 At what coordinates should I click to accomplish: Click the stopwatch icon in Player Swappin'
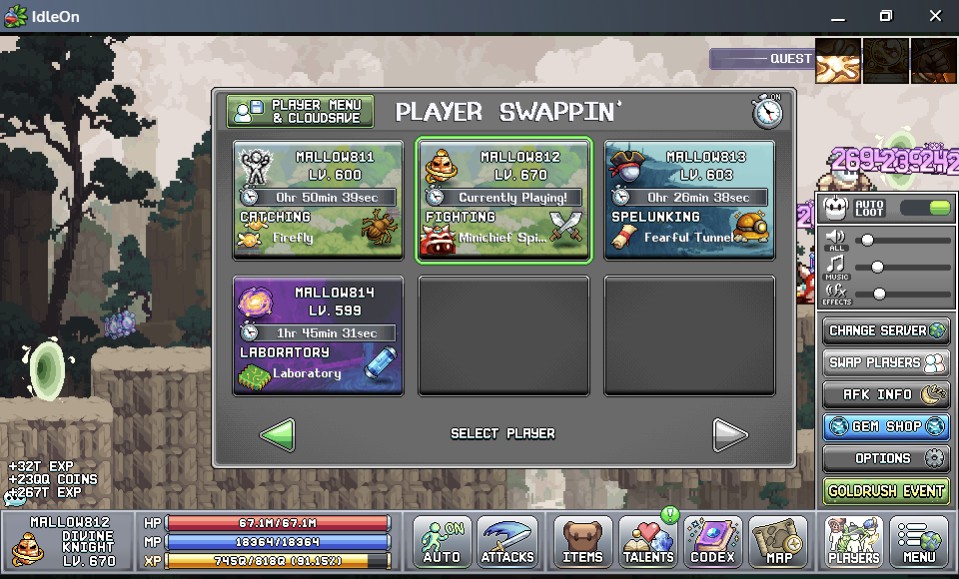tap(767, 111)
